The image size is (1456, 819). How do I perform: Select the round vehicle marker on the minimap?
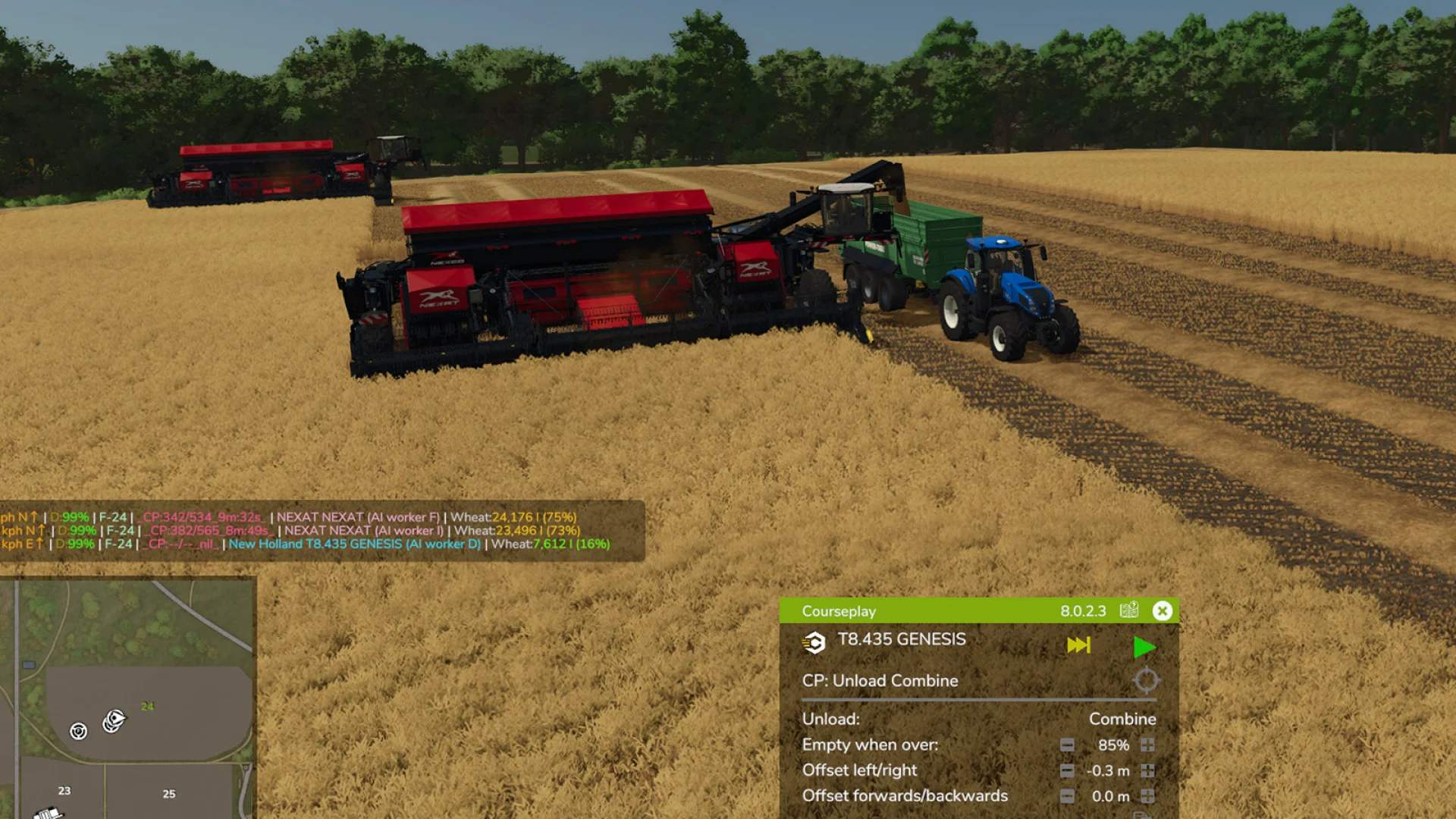pos(78,731)
